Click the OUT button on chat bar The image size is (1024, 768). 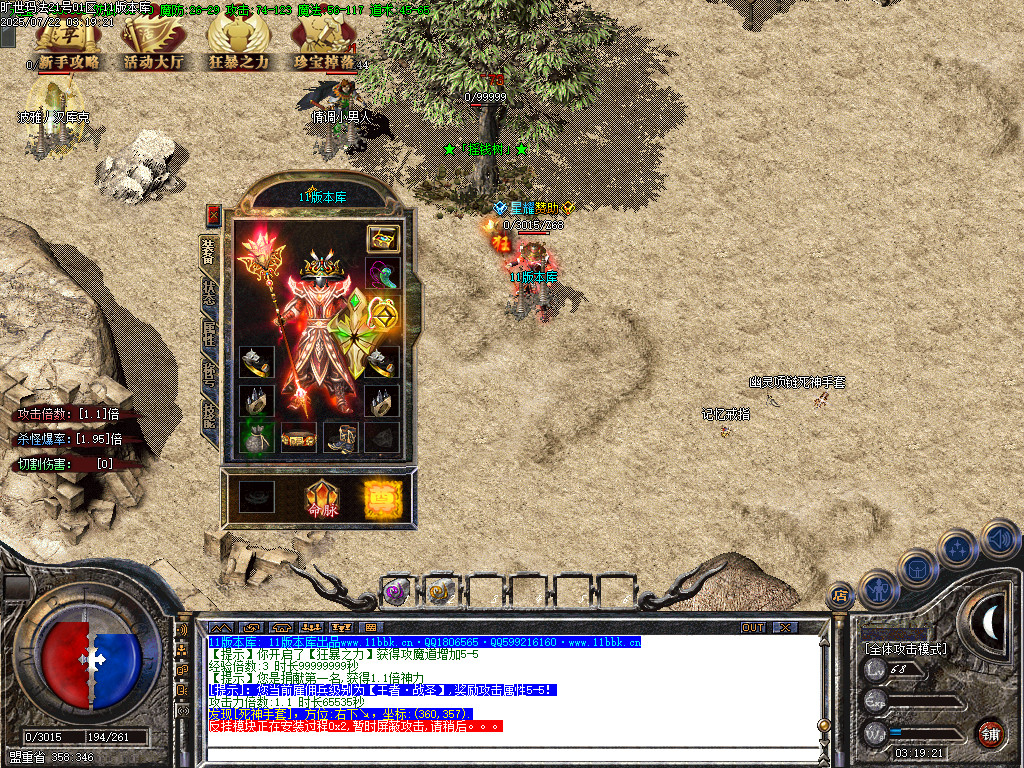coord(752,627)
